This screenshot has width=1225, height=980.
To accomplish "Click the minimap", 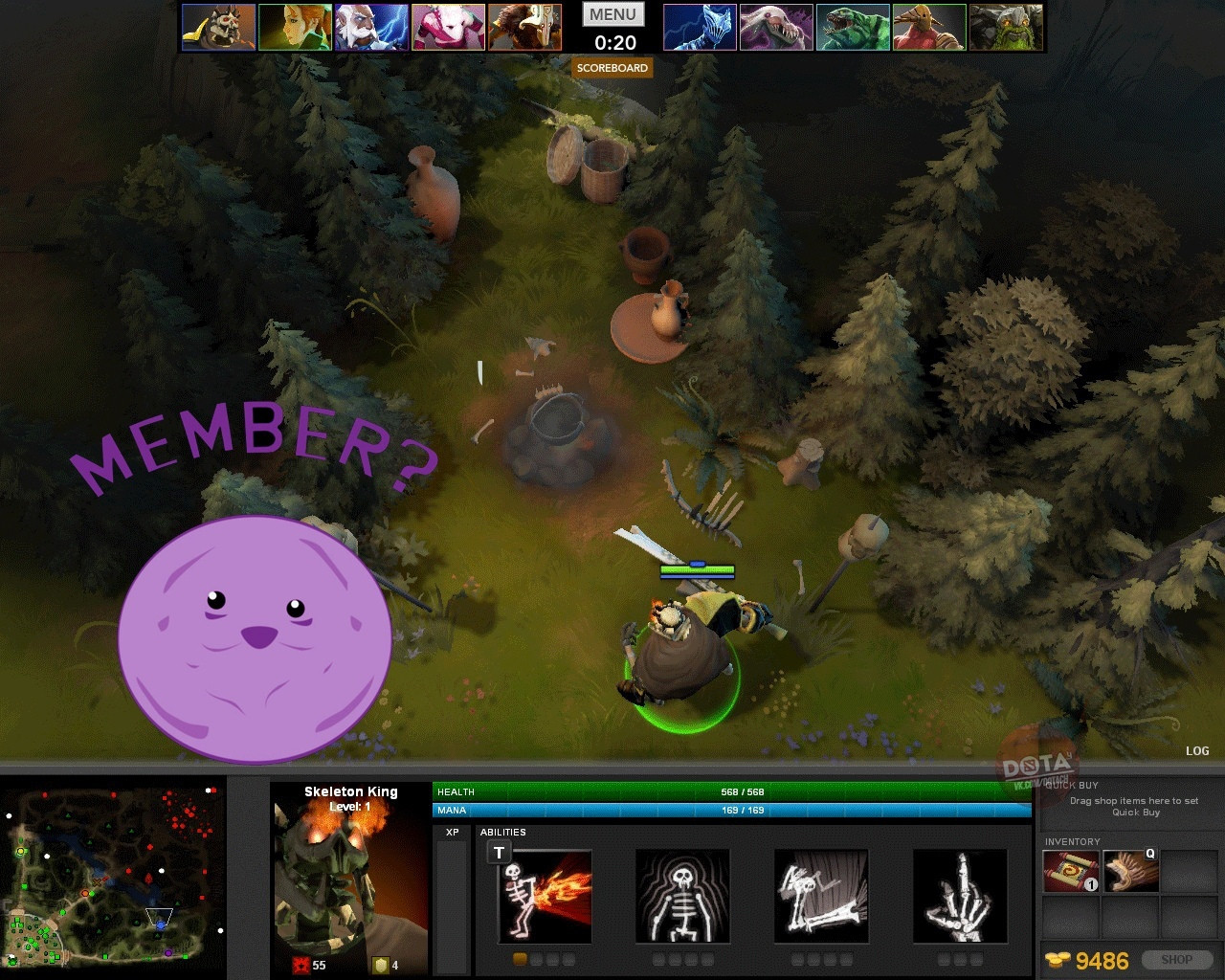I will (x=113, y=877).
